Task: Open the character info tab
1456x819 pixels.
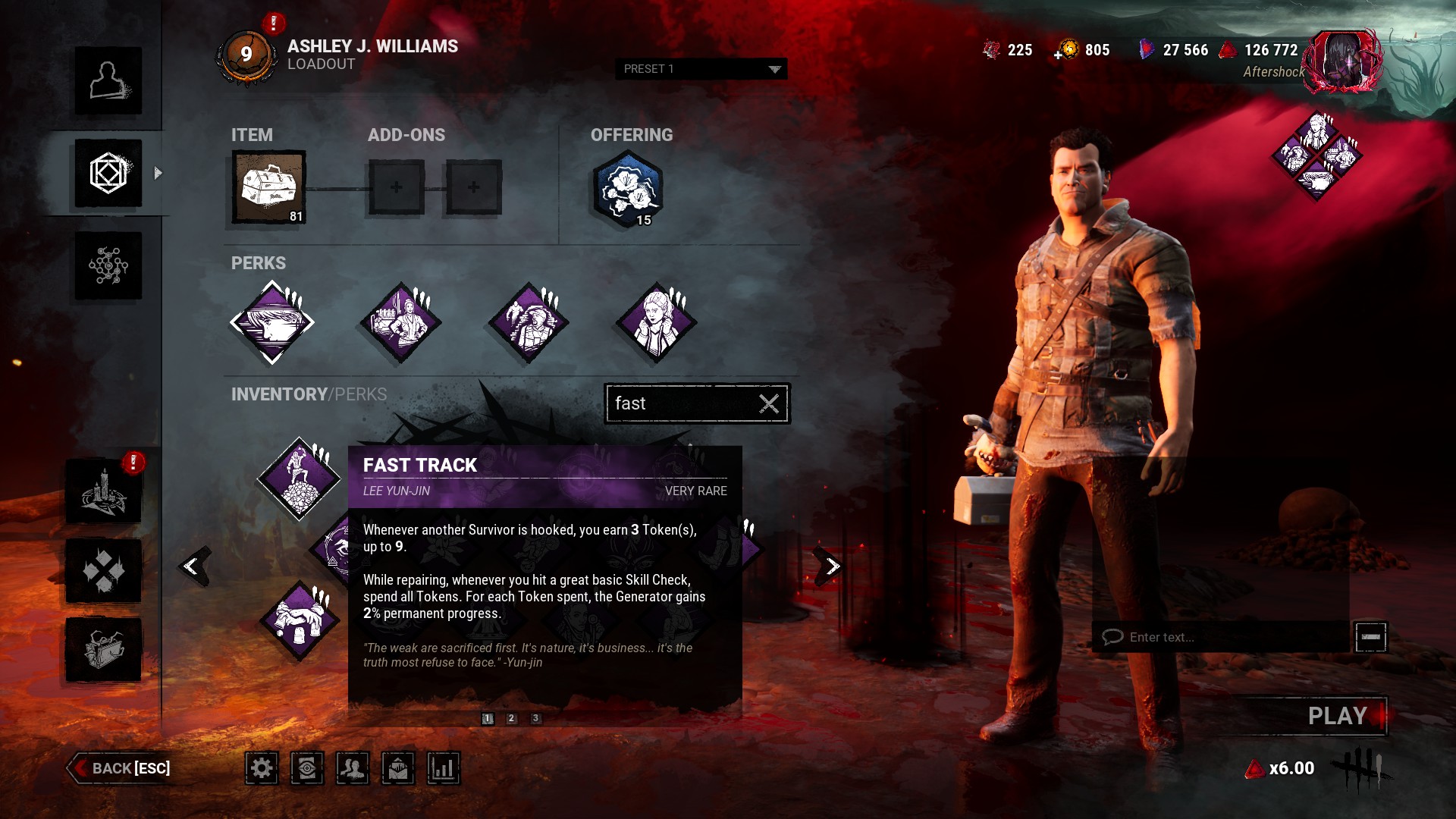Action: 108,80
